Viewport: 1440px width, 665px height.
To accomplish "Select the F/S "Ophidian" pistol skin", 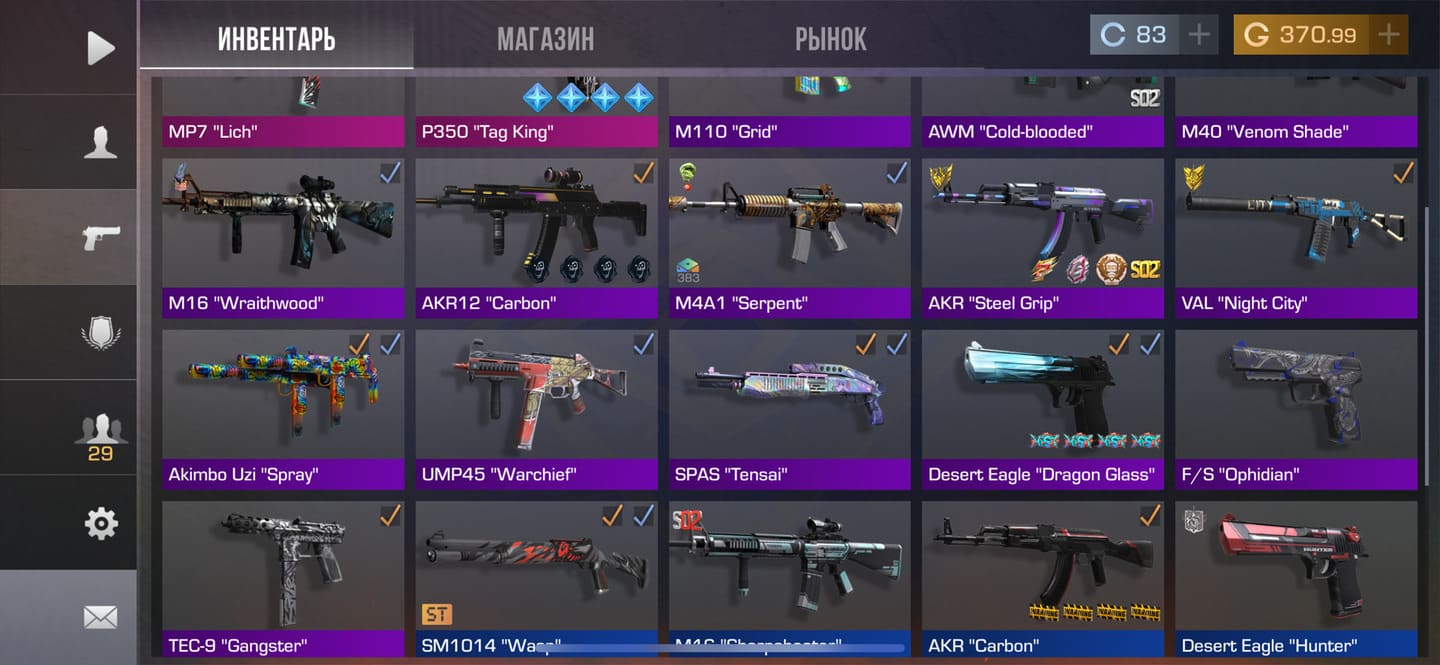I will [1296, 408].
